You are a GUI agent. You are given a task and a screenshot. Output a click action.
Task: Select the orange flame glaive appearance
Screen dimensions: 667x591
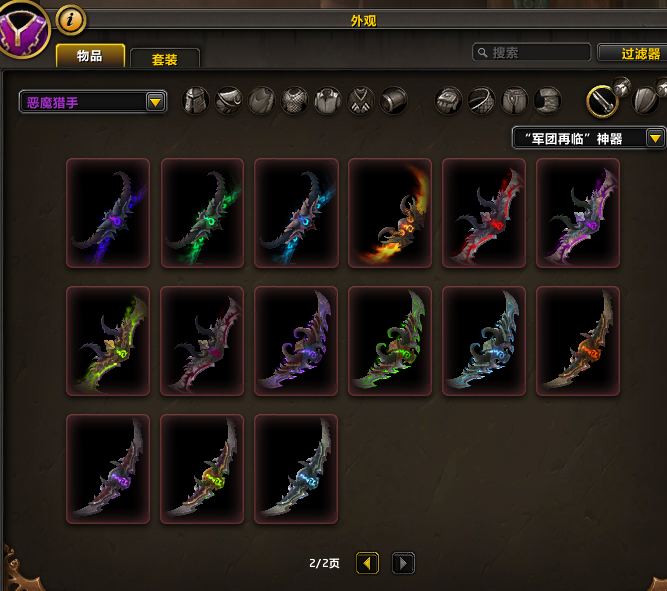pos(390,213)
